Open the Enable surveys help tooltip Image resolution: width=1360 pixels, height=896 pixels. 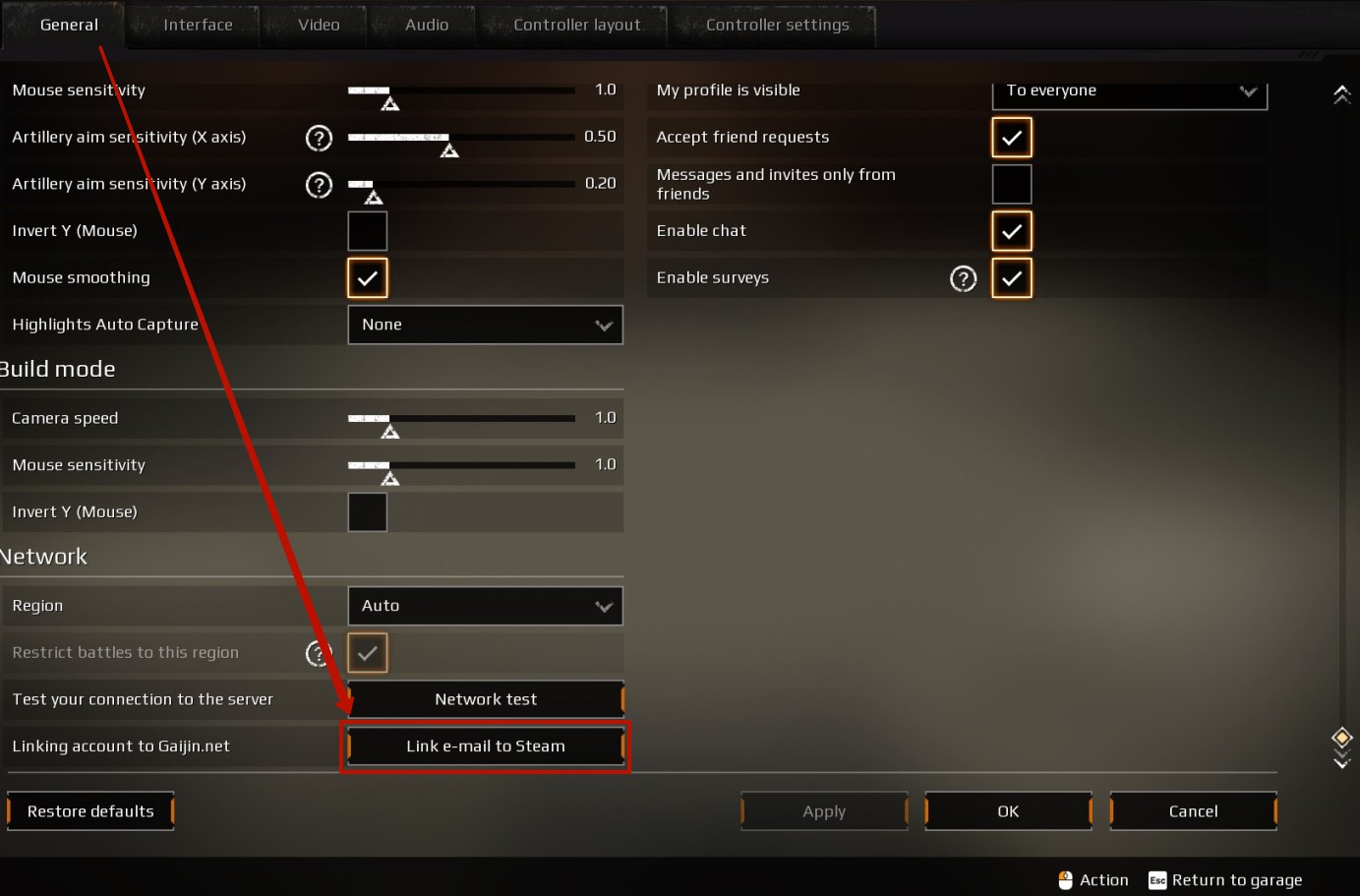[963, 278]
